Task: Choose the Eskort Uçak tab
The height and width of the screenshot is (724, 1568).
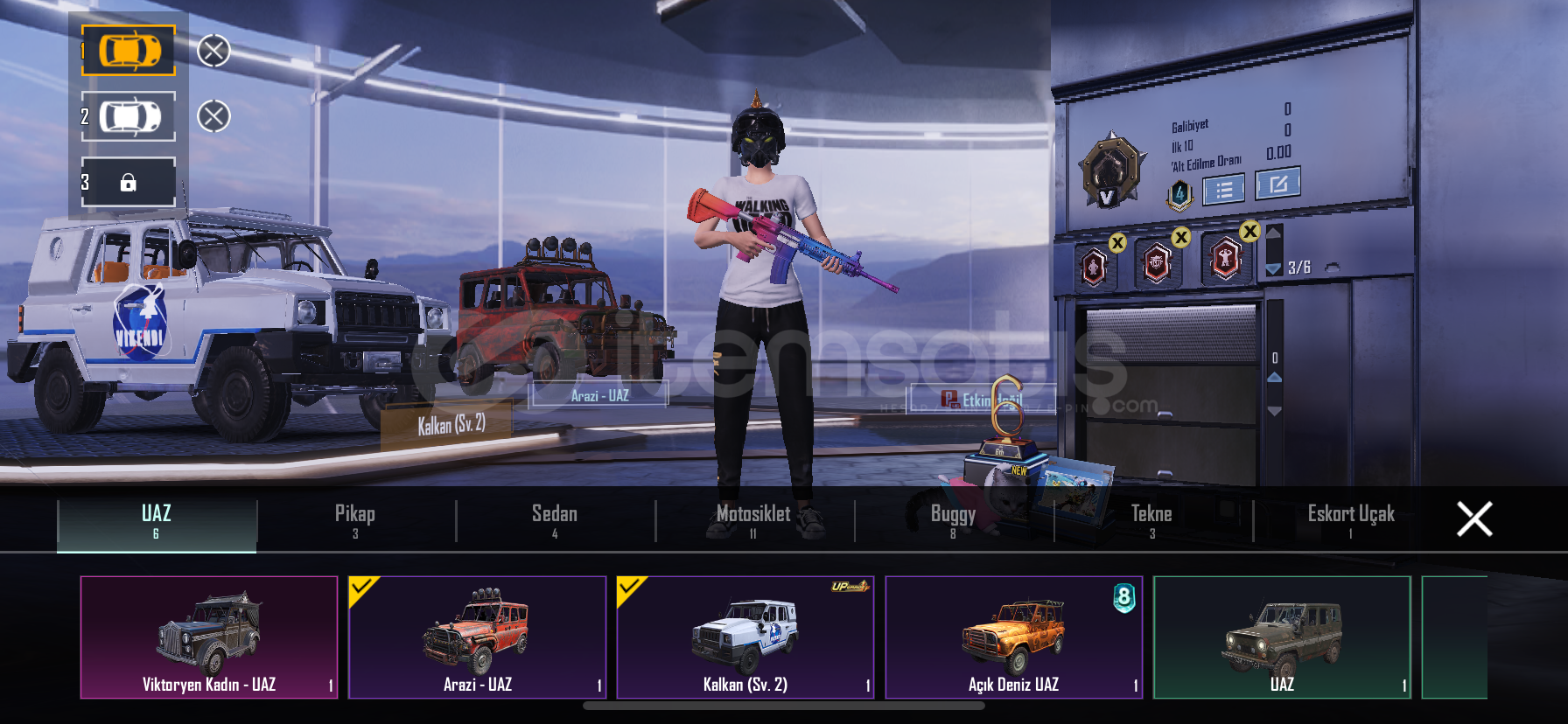Action: (1351, 521)
